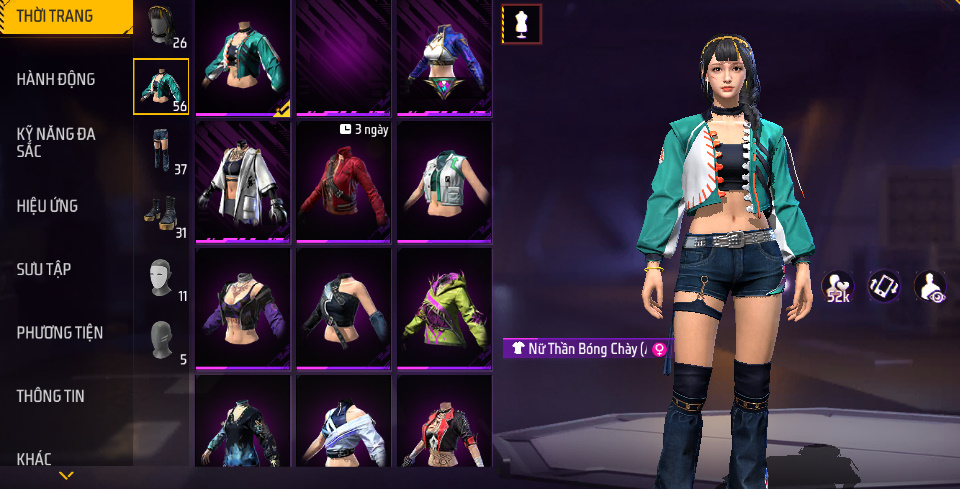Select the Hiệu Ứng menu entry
Image resolution: width=960 pixels, height=489 pixels.
pyautogui.click(x=48, y=206)
